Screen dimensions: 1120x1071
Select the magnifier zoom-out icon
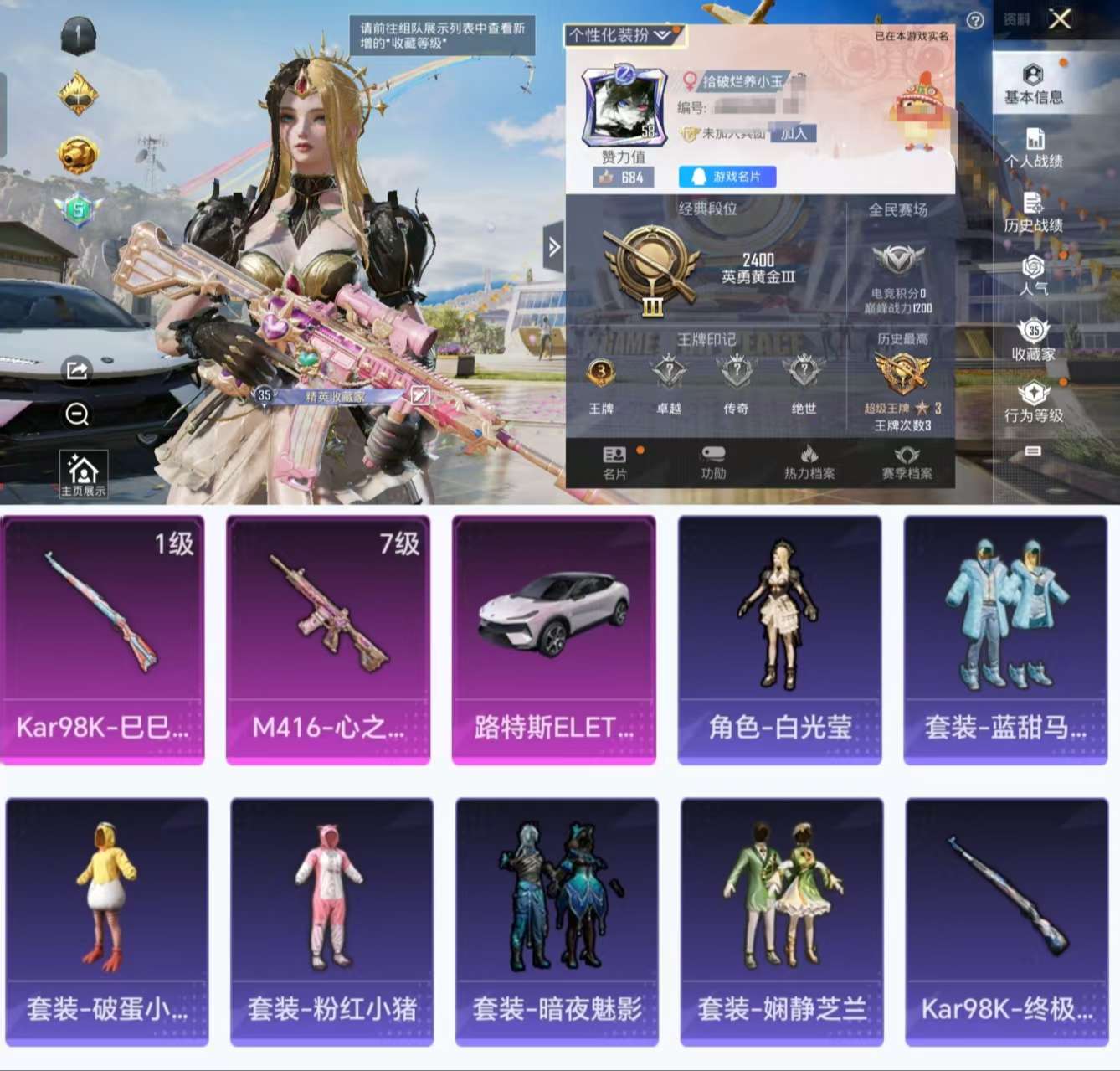click(76, 414)
